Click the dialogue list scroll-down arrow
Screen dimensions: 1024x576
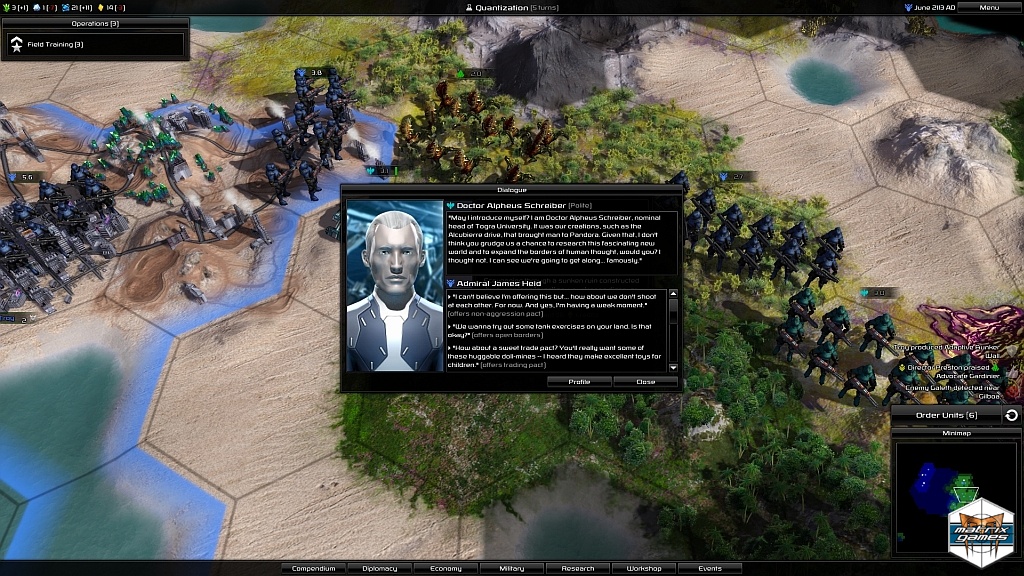coord(673,368)
